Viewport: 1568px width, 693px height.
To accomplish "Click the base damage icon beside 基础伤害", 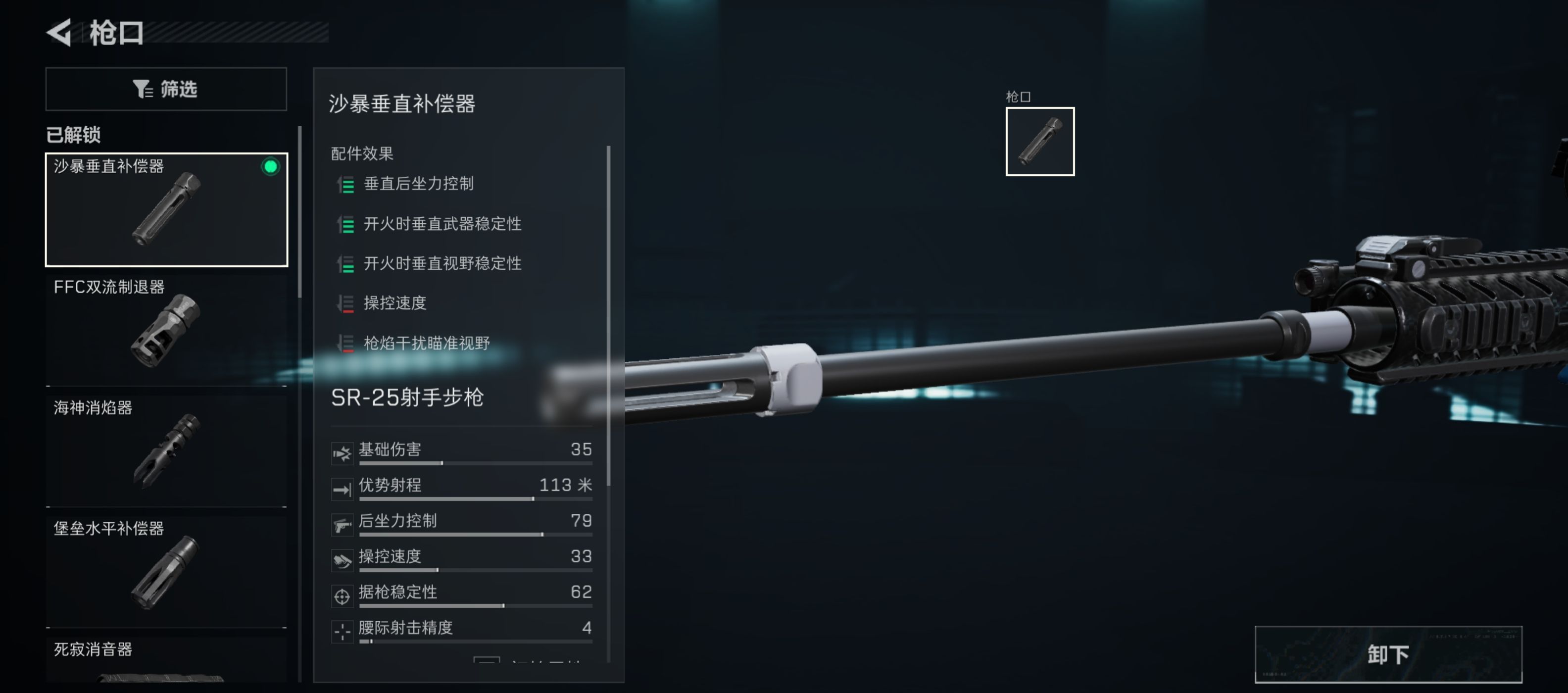I will pos(343,452).
